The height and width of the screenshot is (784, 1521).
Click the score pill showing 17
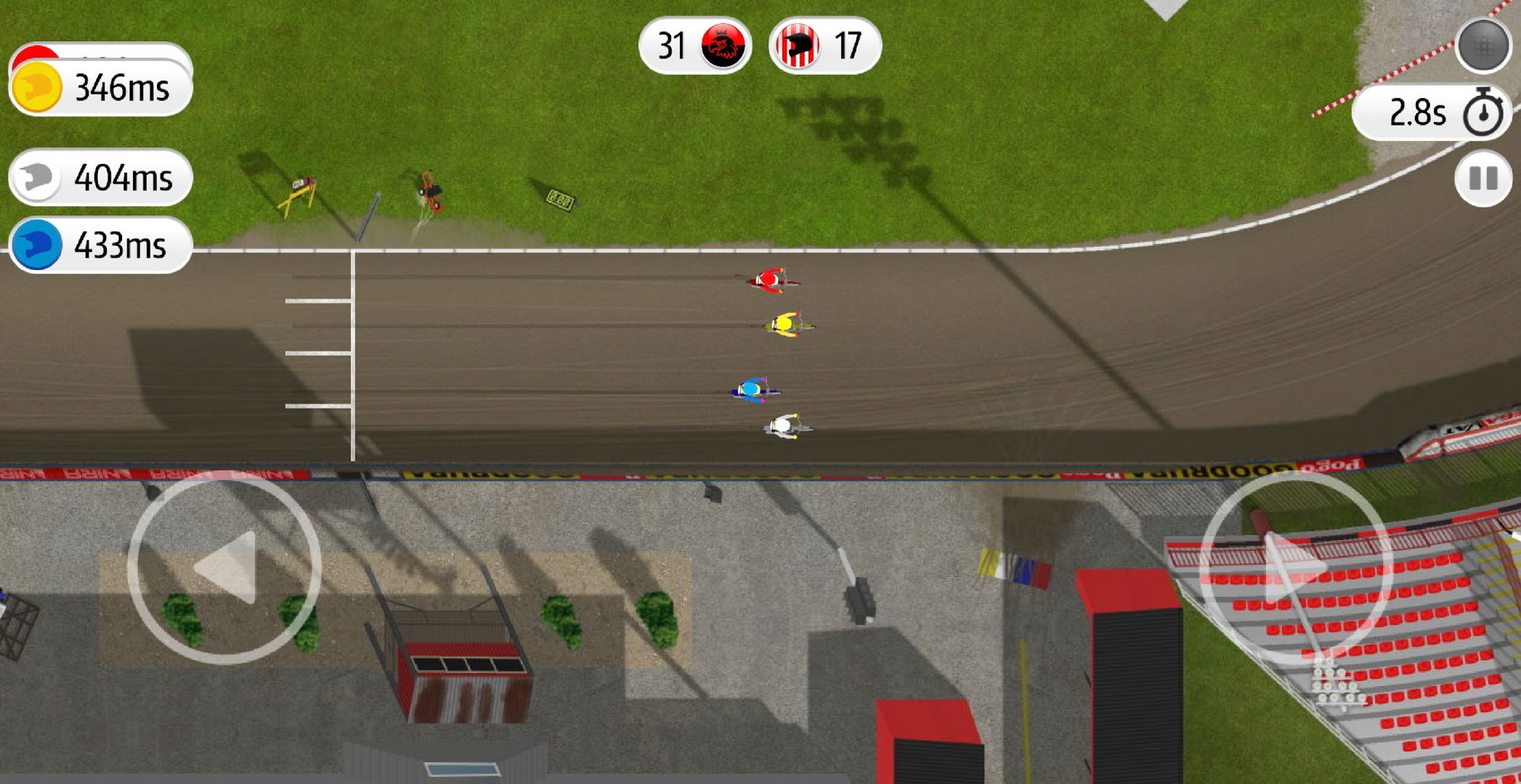pos(832,46)
